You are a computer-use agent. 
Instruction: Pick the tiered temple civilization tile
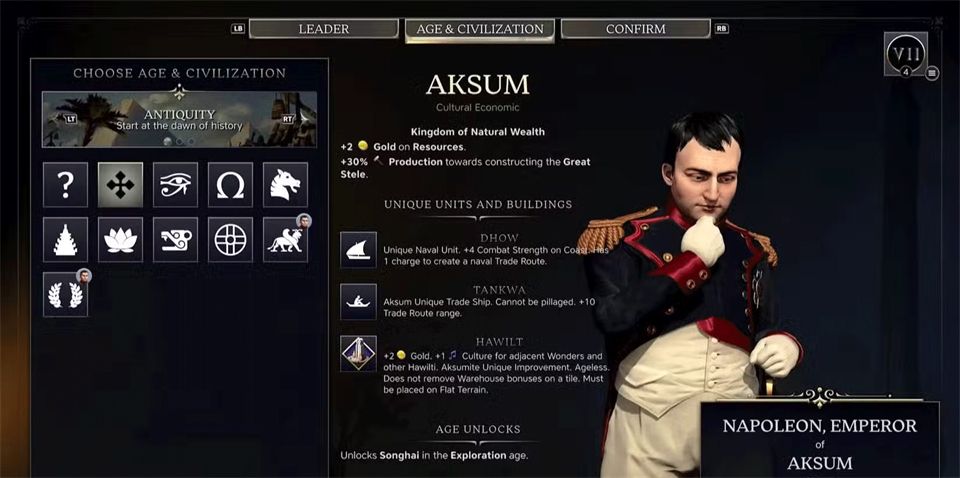pos(65,240)
